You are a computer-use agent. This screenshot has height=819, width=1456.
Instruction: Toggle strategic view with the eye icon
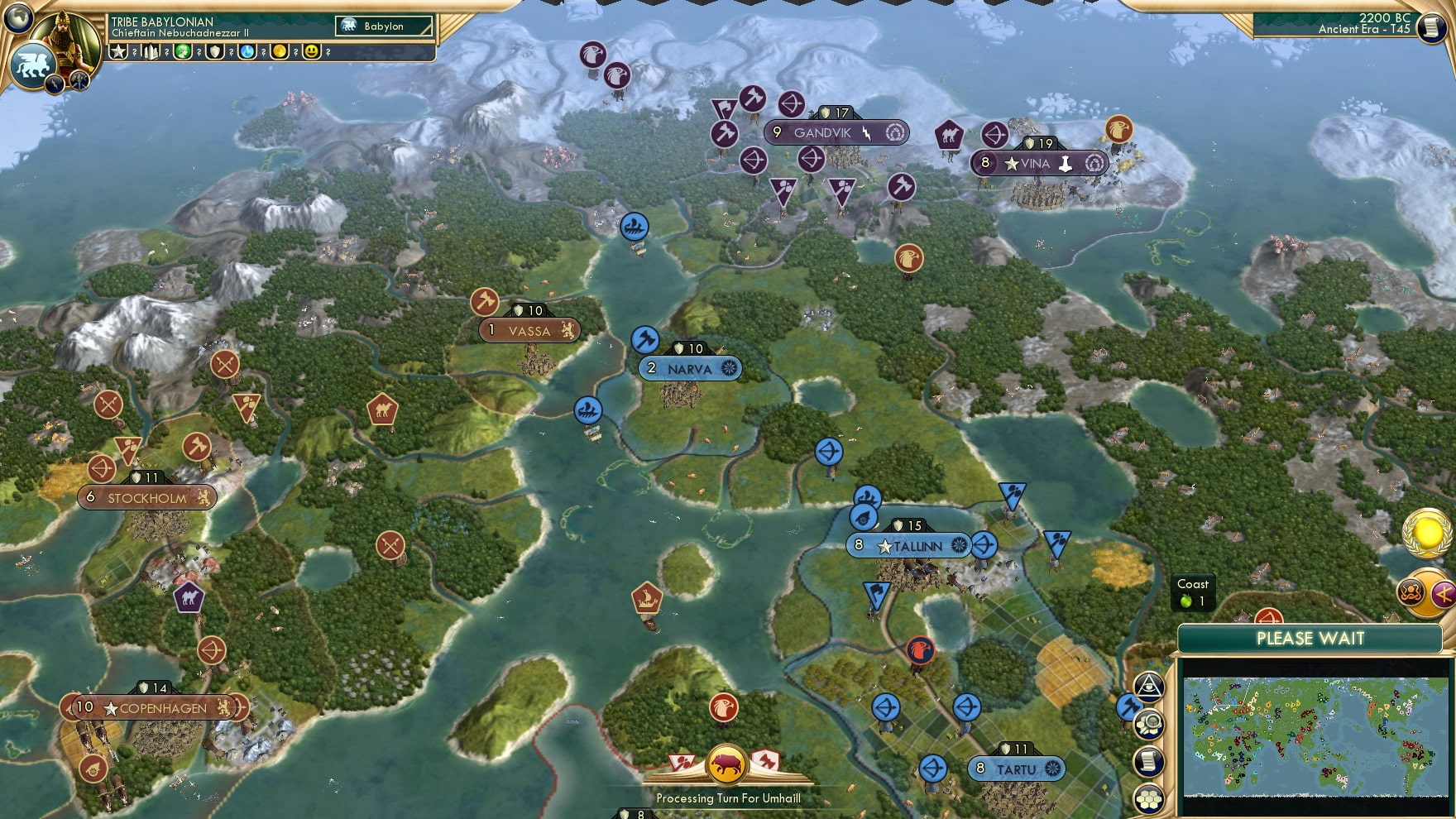1149,687
